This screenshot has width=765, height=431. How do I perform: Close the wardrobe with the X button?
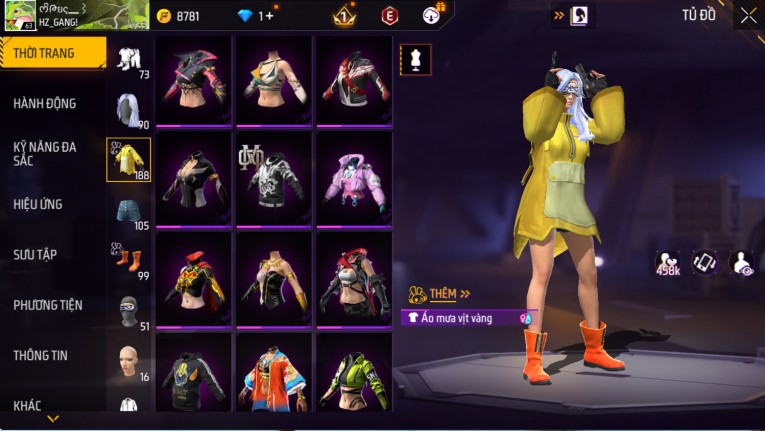tap(748, 15)
